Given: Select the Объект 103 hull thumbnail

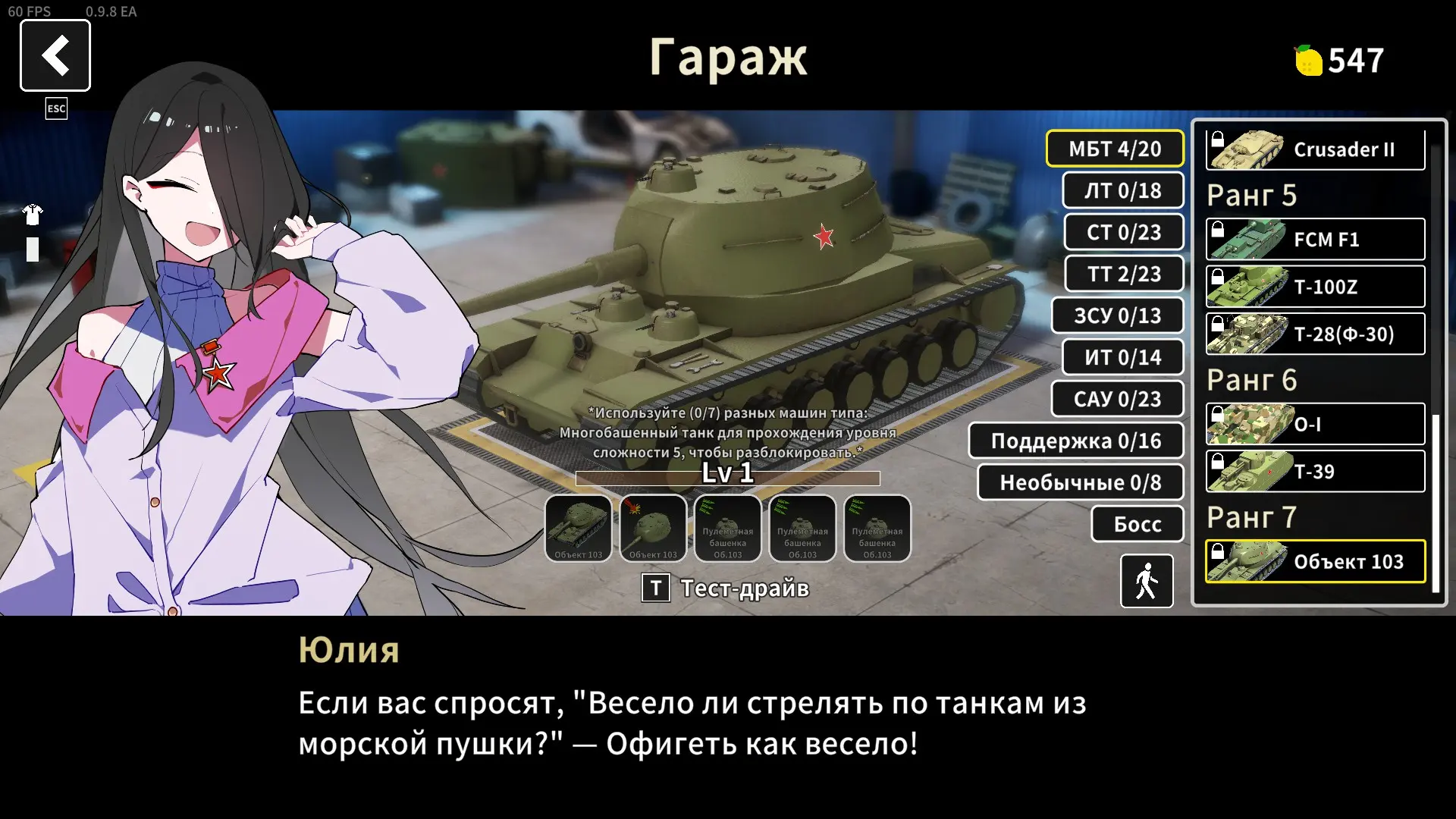Looking at the screenshot, I should [x=579, y=529].
